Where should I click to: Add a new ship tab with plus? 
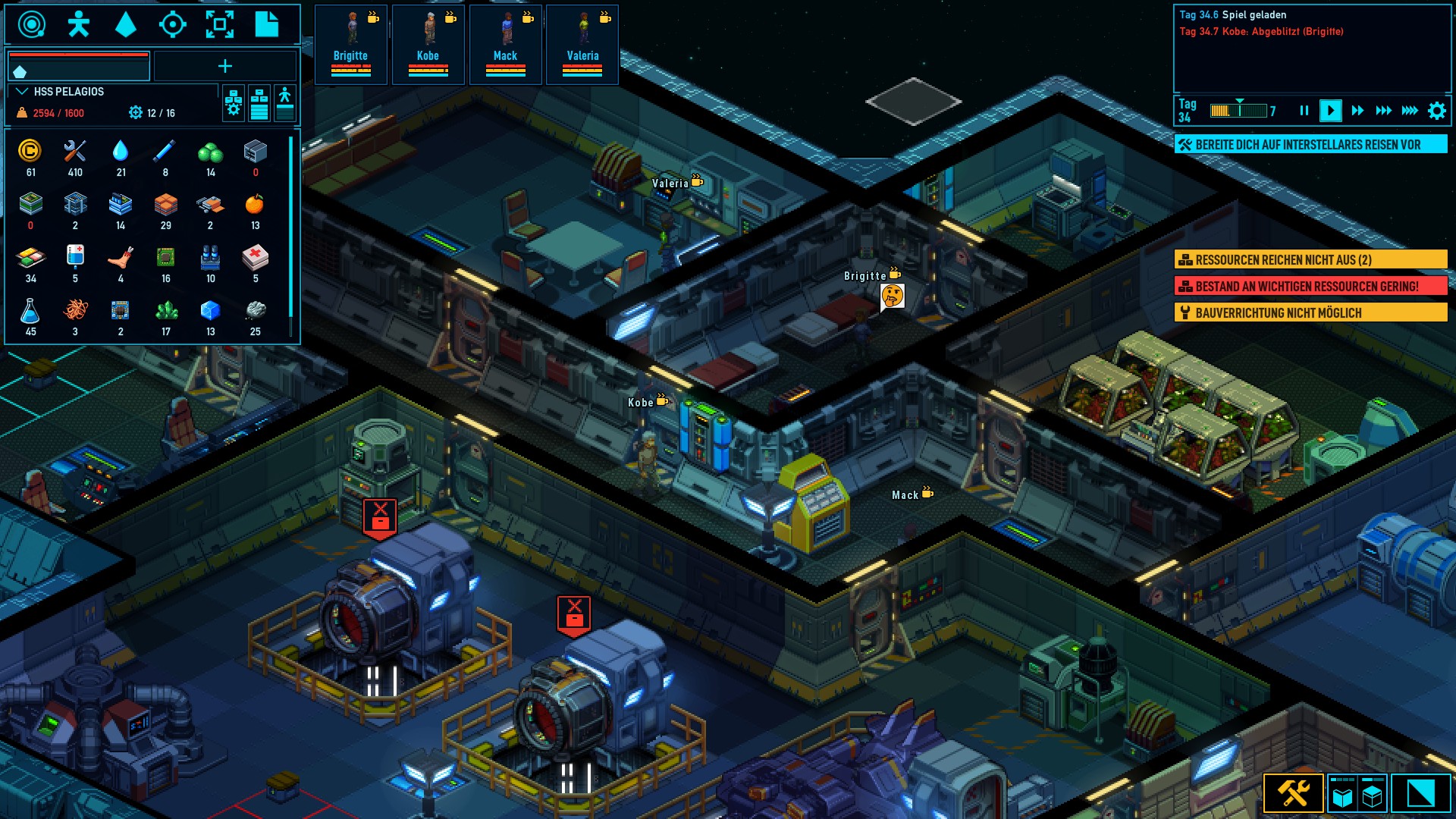(225, 67)
